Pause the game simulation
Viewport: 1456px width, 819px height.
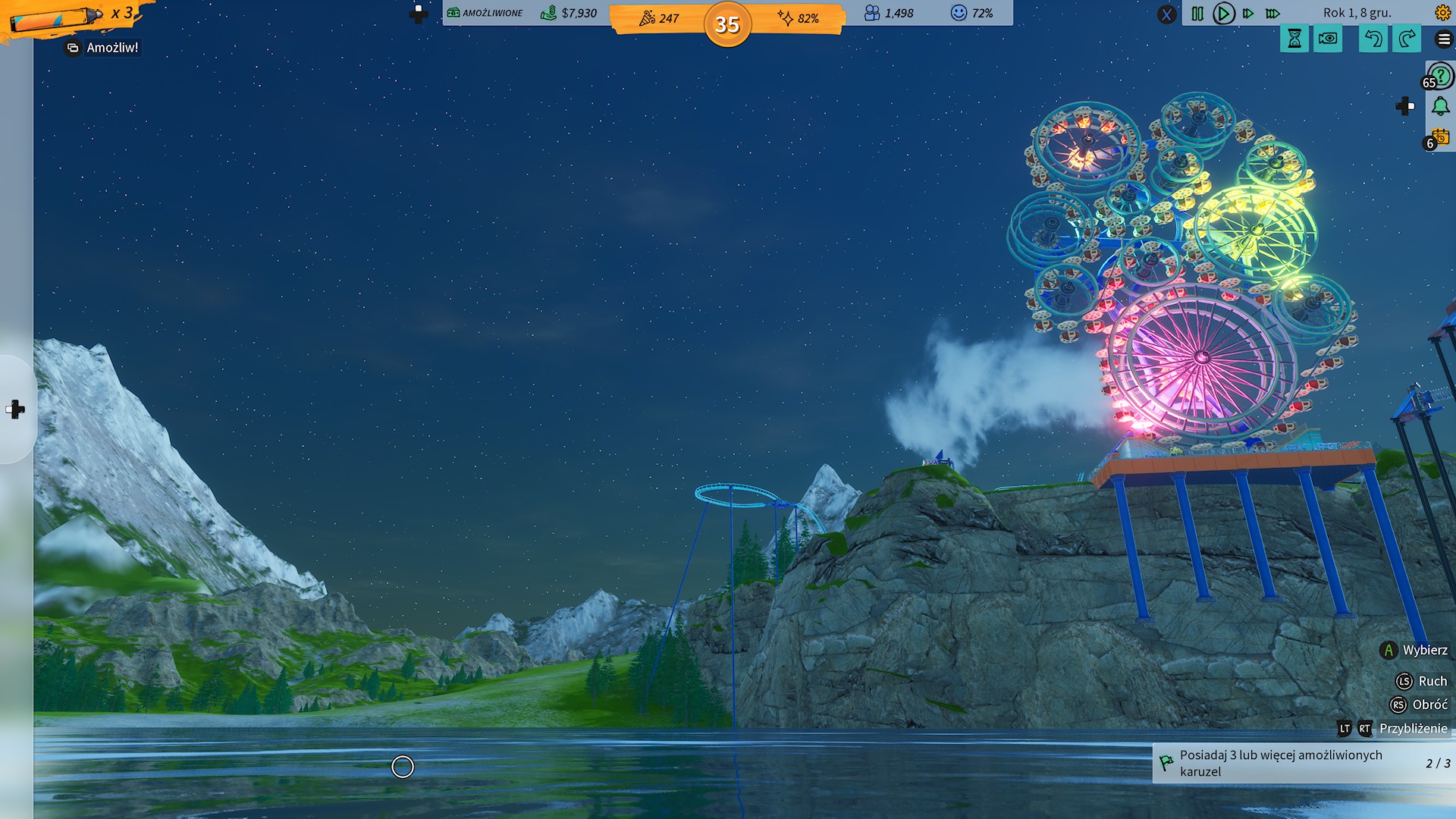(1197, 14)
